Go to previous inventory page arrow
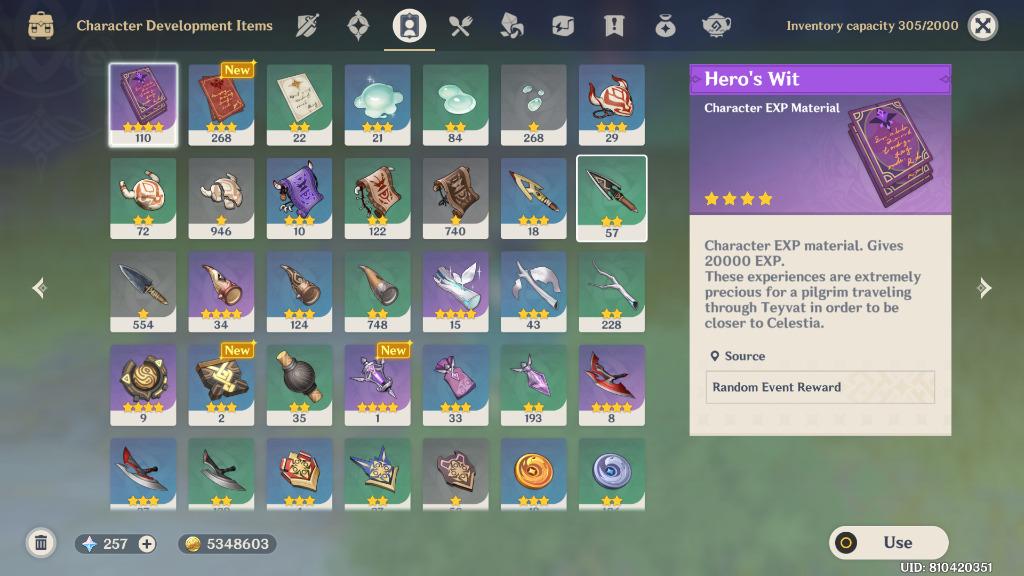 point(39,288)
